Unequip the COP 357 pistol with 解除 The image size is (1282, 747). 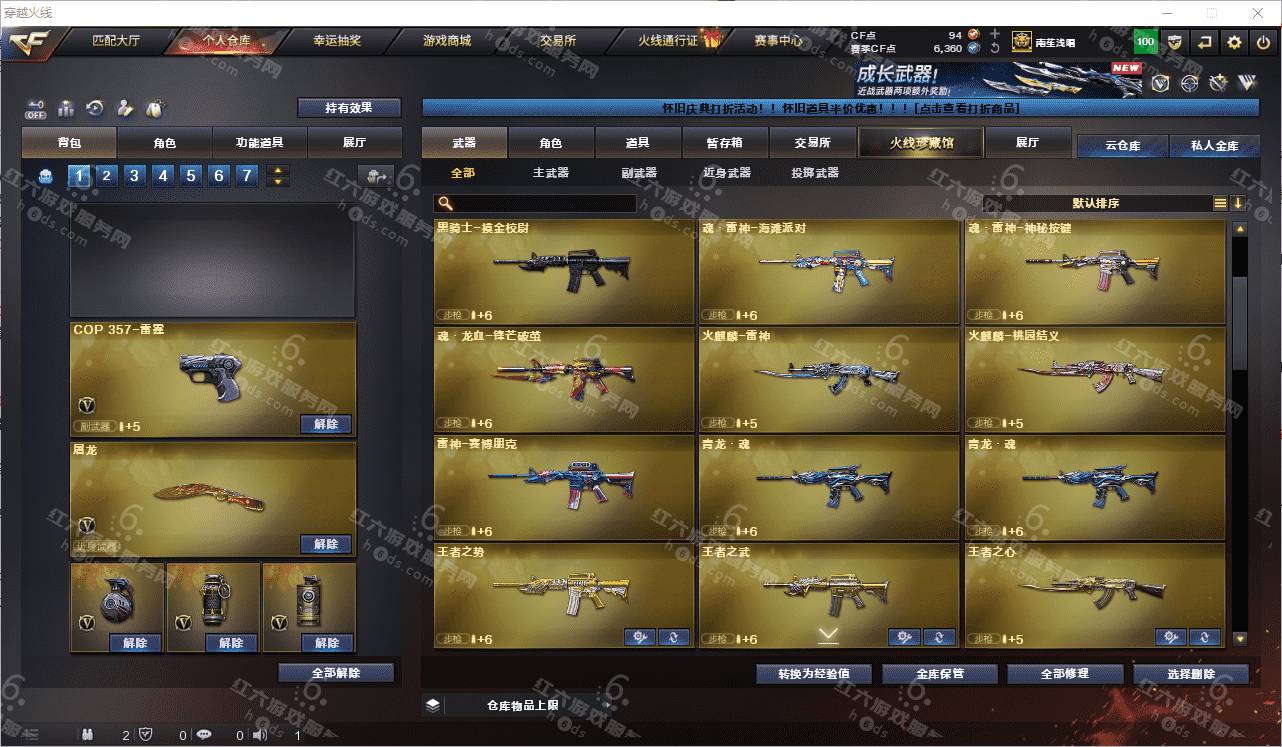(326, 424)
